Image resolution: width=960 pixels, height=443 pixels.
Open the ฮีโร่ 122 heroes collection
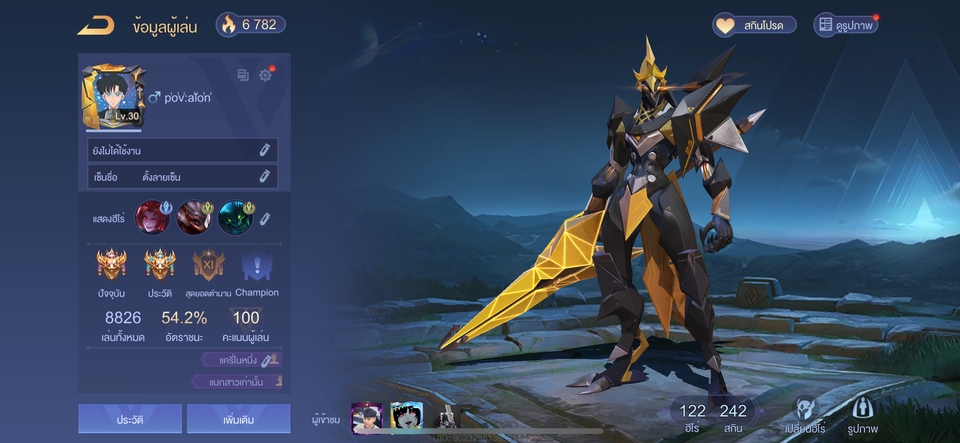[x=692, y=416]
